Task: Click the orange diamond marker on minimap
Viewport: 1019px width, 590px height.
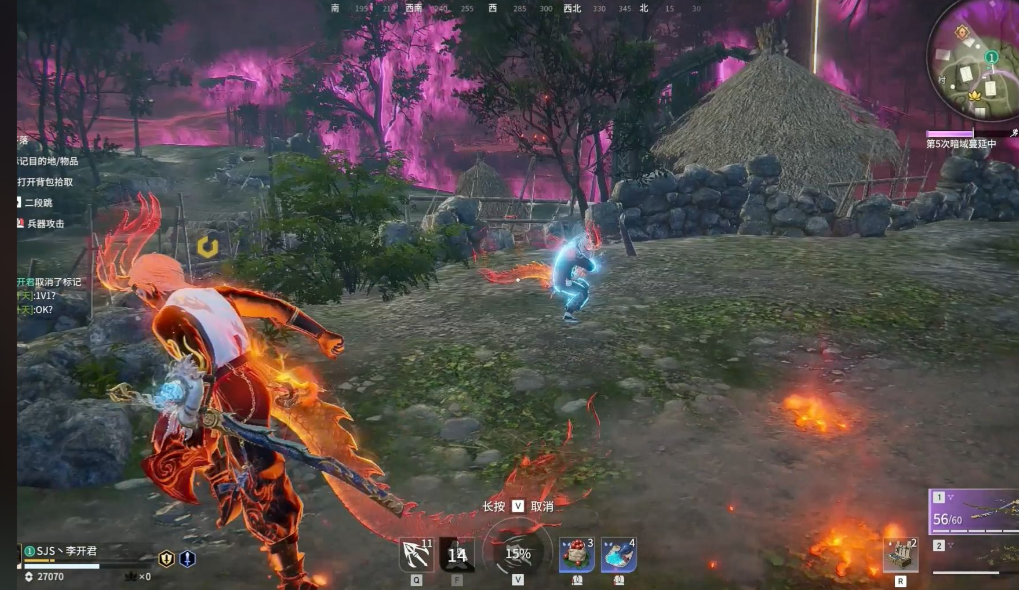Action: coord(961,32)
